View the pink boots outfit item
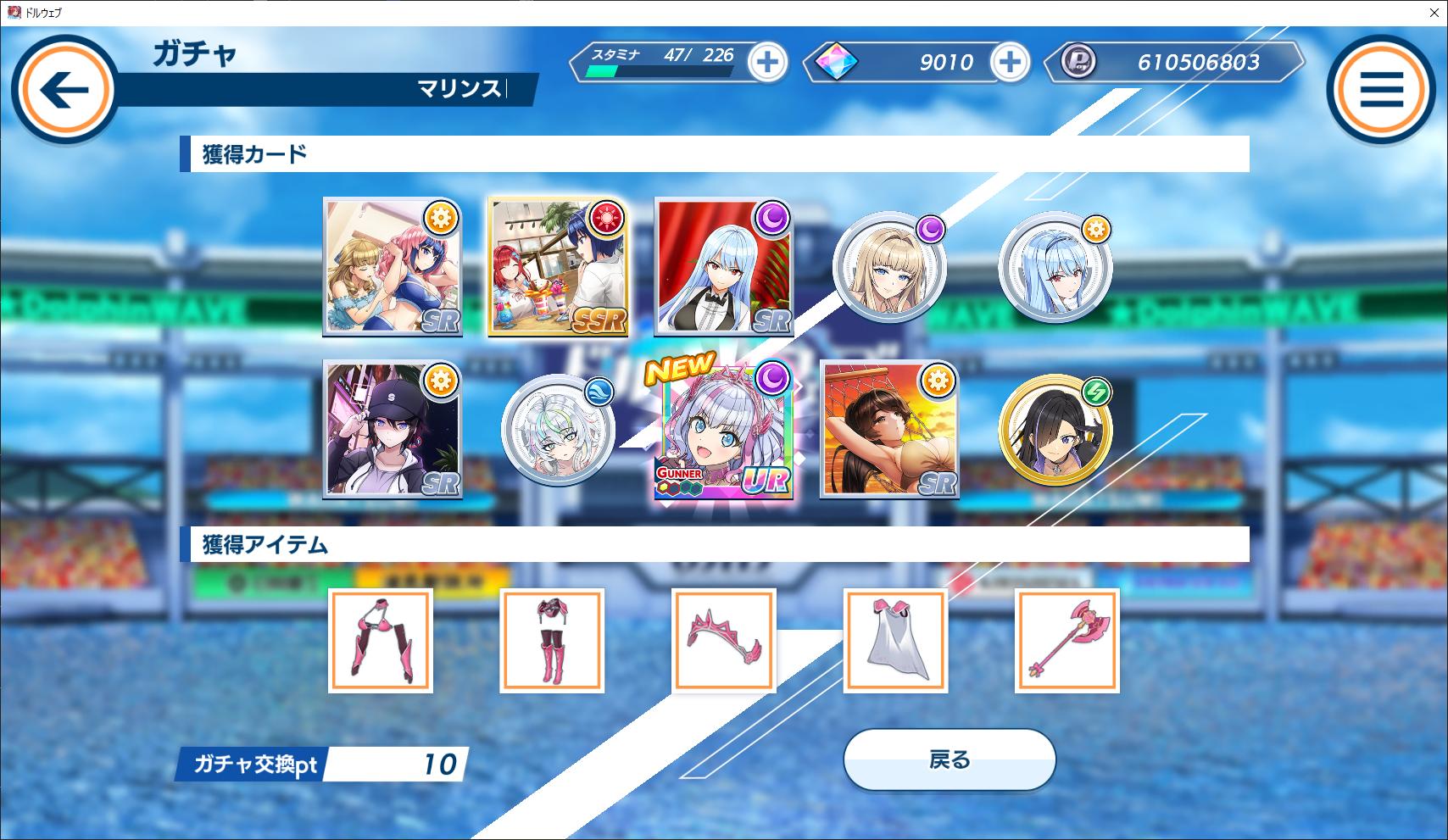Image resolution: width=1448 pixels, height=840 pixels. pyautogui.click(x=552, y=641)
